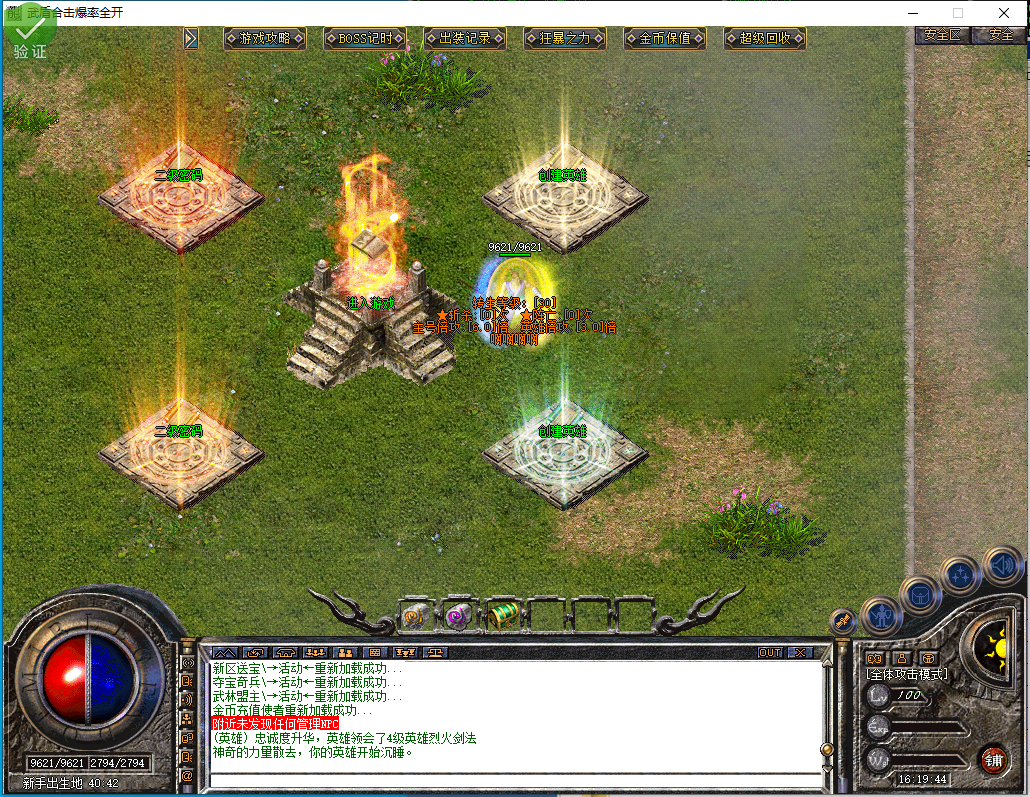1030x797 pixels.
Task: Open the 游戏攻略 game guide
Action: click(265, 38)
